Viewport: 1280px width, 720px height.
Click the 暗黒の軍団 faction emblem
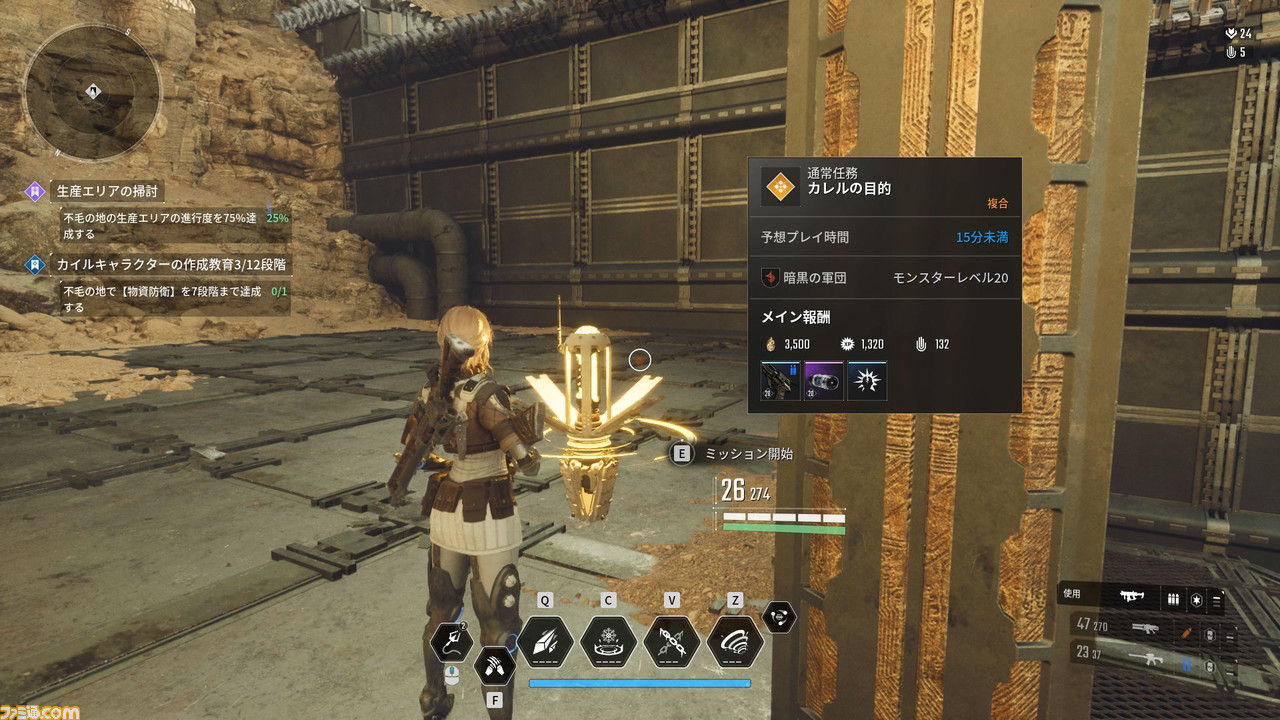coord(769,277)
